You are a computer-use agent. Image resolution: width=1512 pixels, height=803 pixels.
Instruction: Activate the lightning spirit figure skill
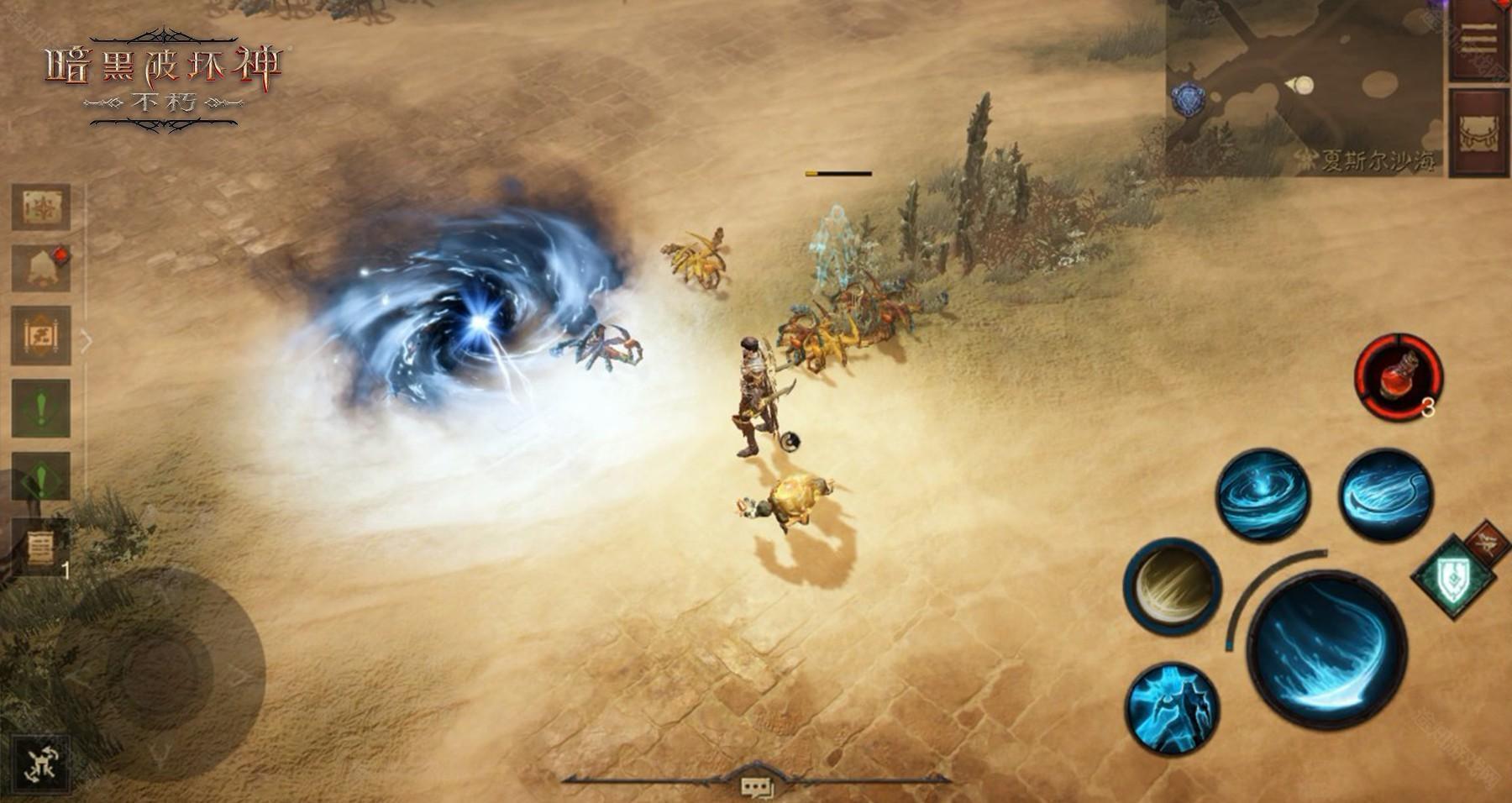[x=1173, y=708]
